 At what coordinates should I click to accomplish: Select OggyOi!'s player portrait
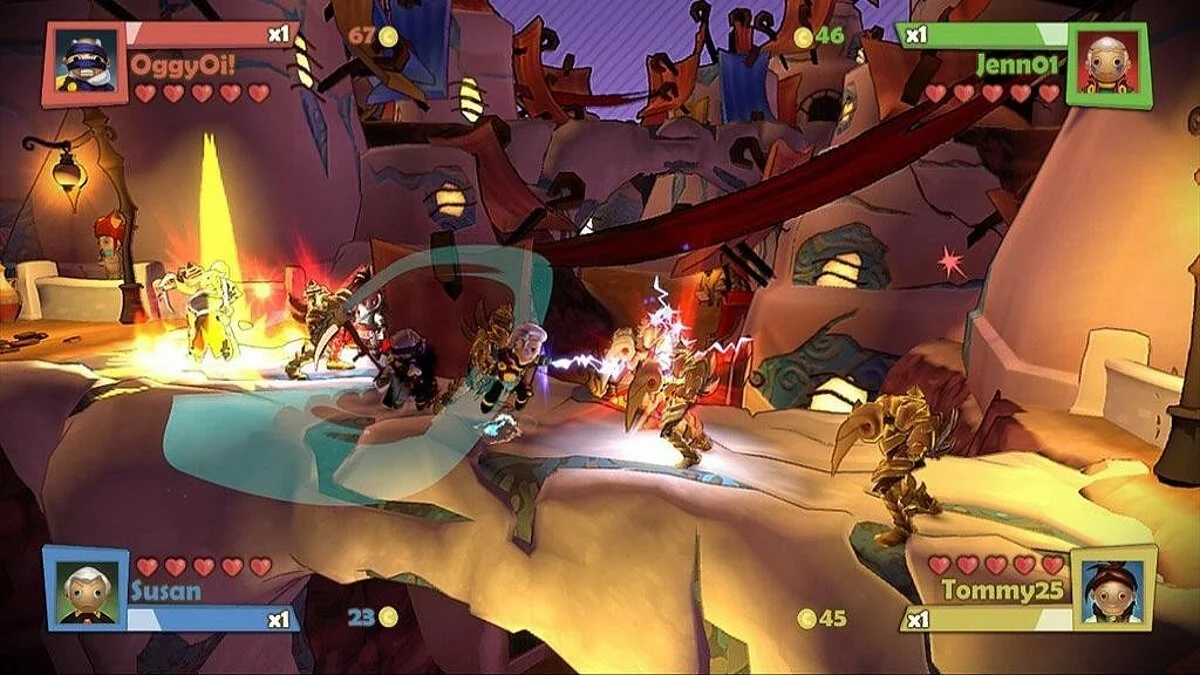[85, 65]
